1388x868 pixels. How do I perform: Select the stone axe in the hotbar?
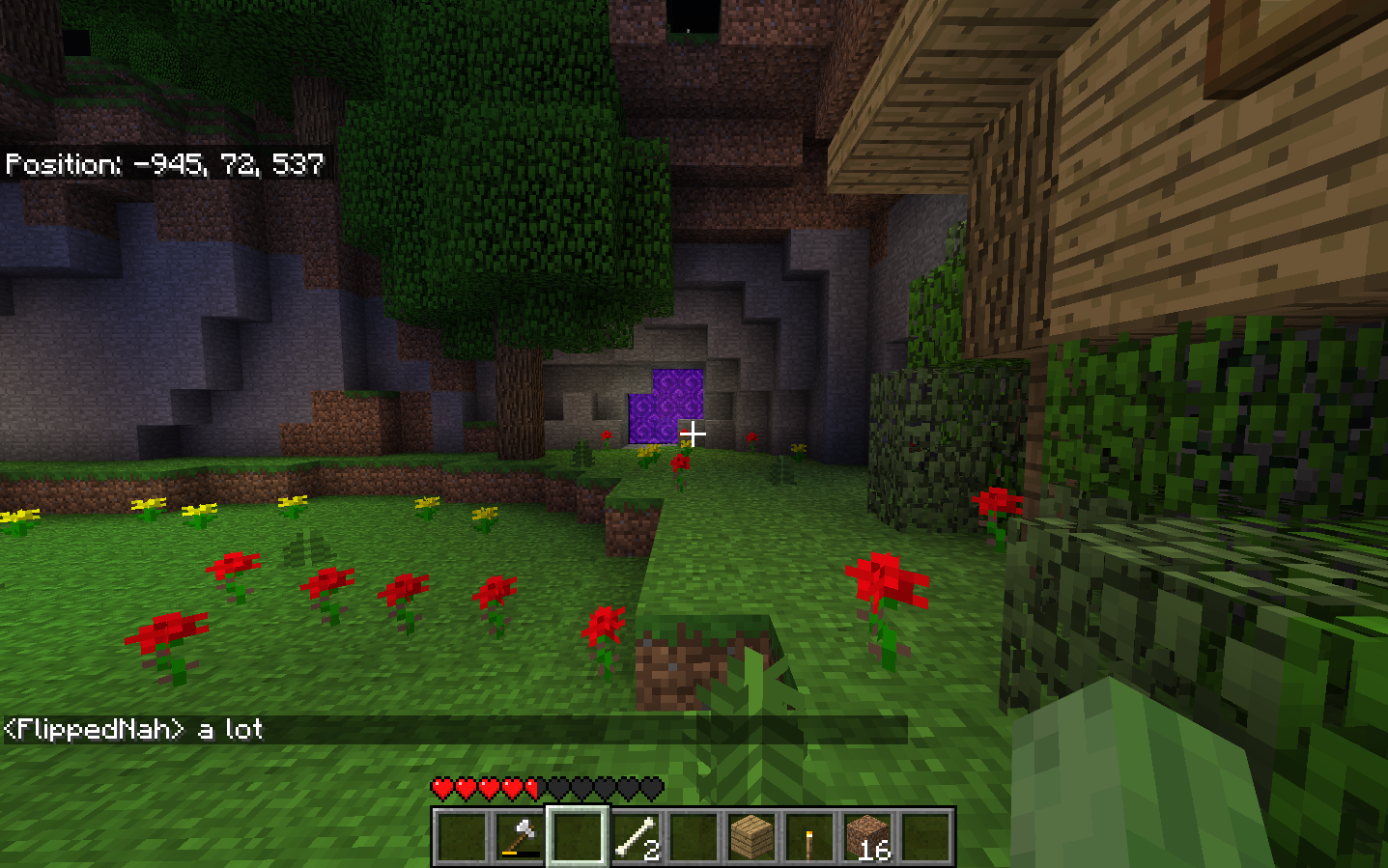tap(517, 836)
